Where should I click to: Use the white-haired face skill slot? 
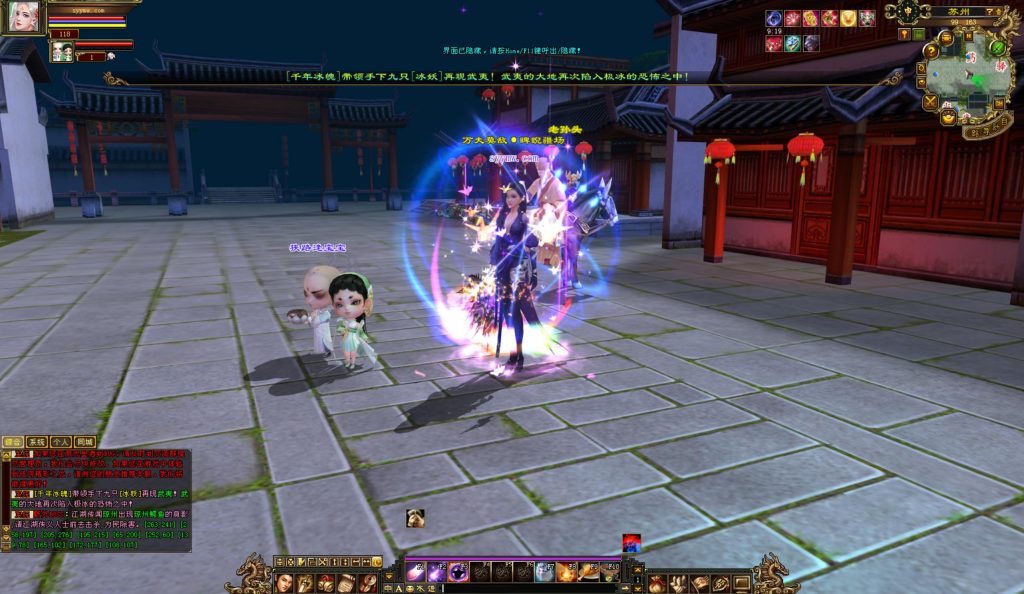(x=545, y=573)
